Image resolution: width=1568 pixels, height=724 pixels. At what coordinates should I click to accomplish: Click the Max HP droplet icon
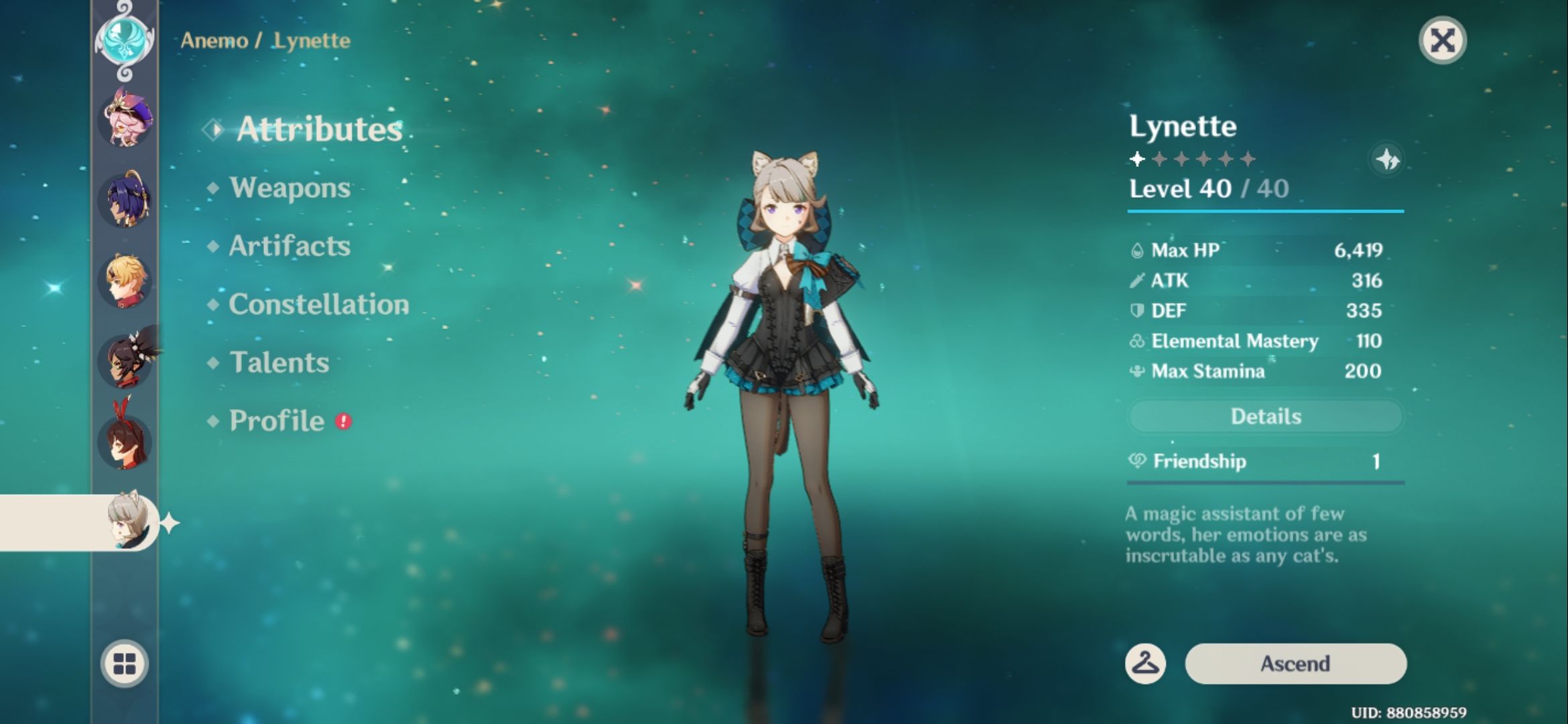click(1137, 251)
